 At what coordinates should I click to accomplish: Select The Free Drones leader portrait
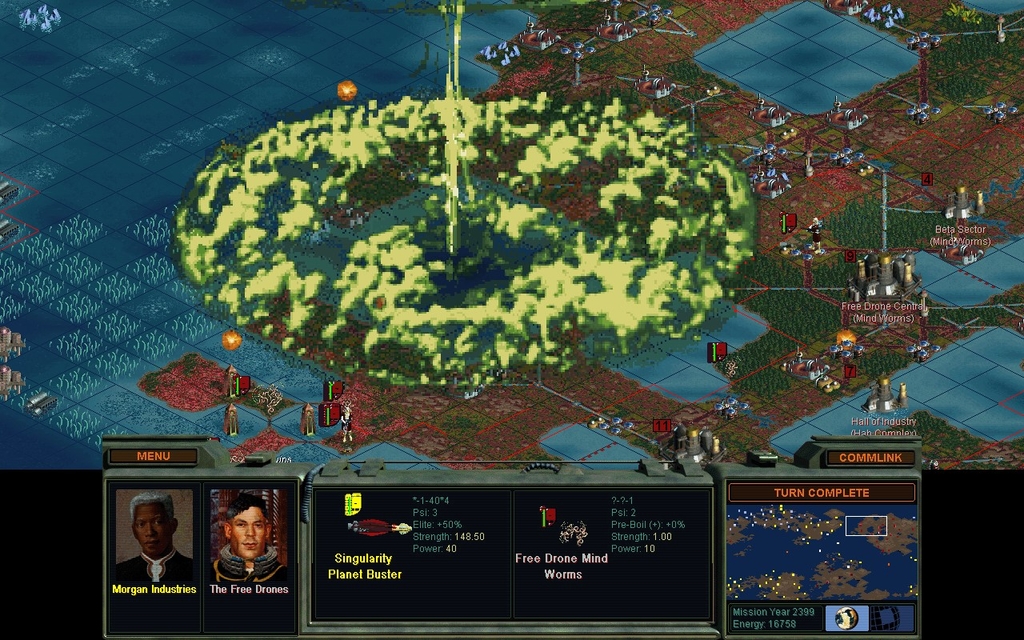coord(249,537)
